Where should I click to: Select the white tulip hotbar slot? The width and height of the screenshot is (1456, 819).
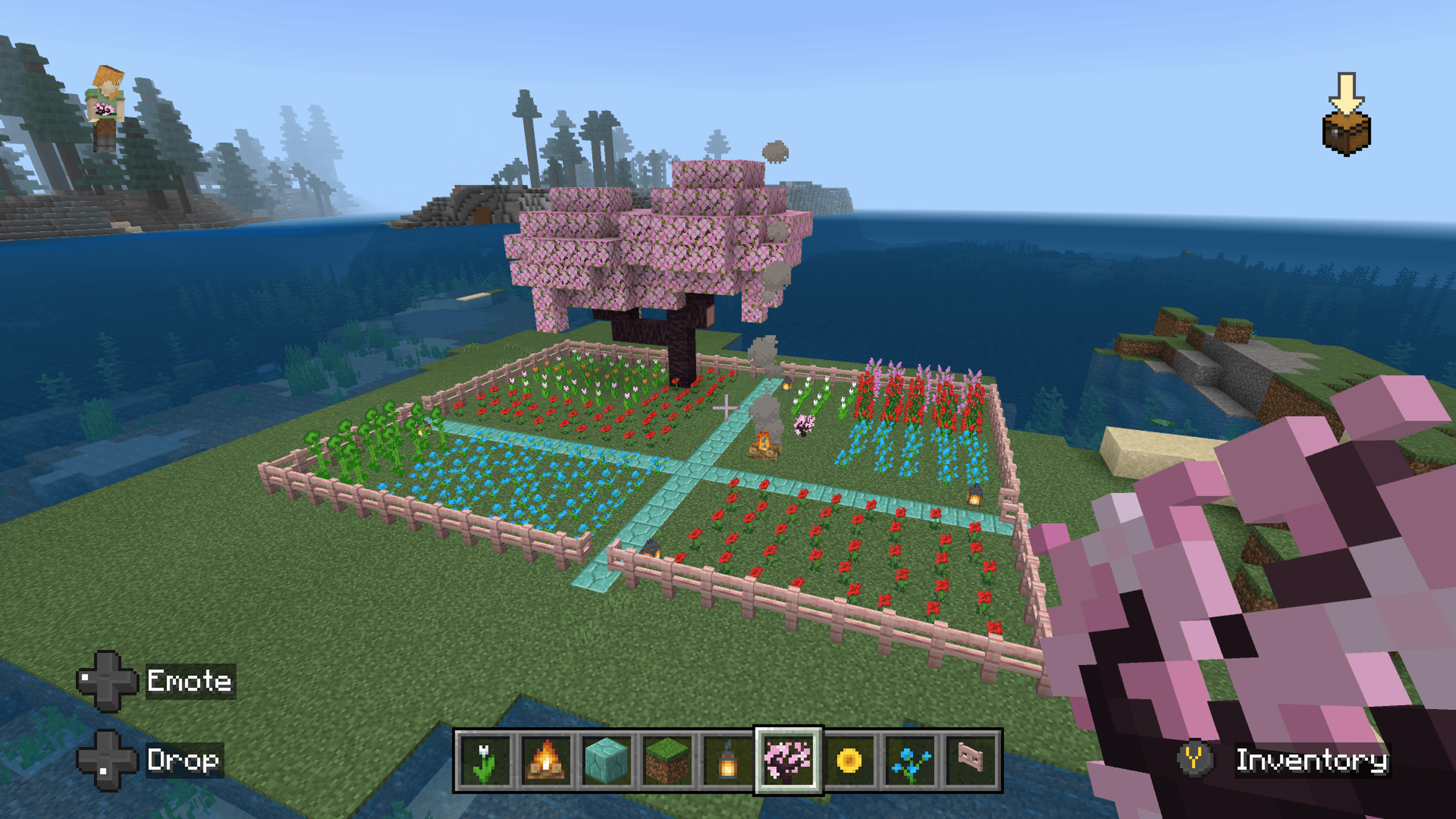[x=485, y=760]
